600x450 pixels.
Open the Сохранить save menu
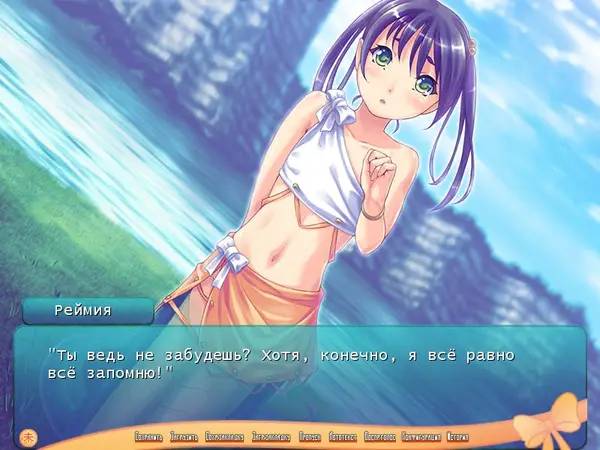point(148,437)
